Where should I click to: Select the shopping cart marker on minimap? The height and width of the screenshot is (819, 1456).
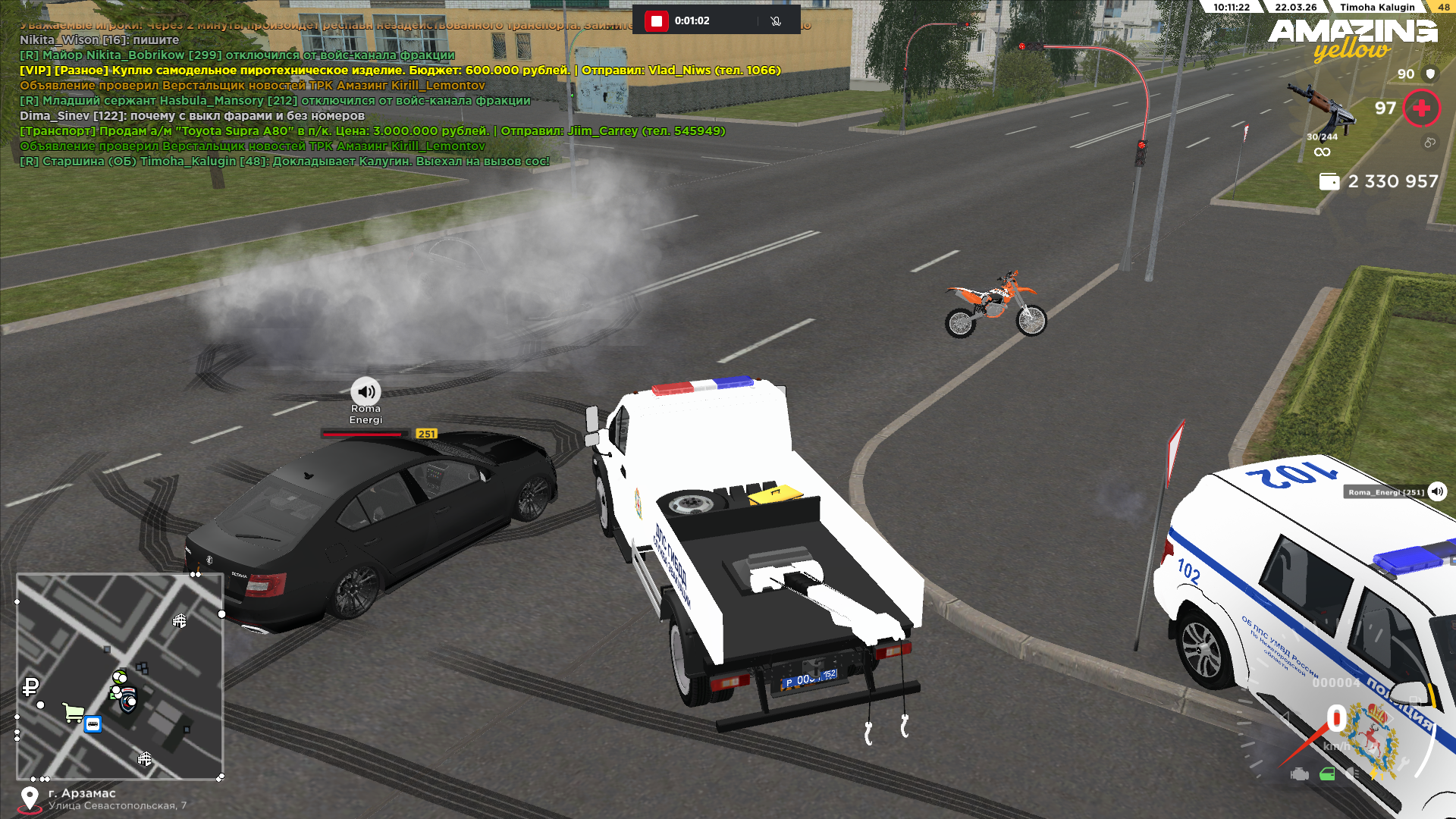(74, 713)
